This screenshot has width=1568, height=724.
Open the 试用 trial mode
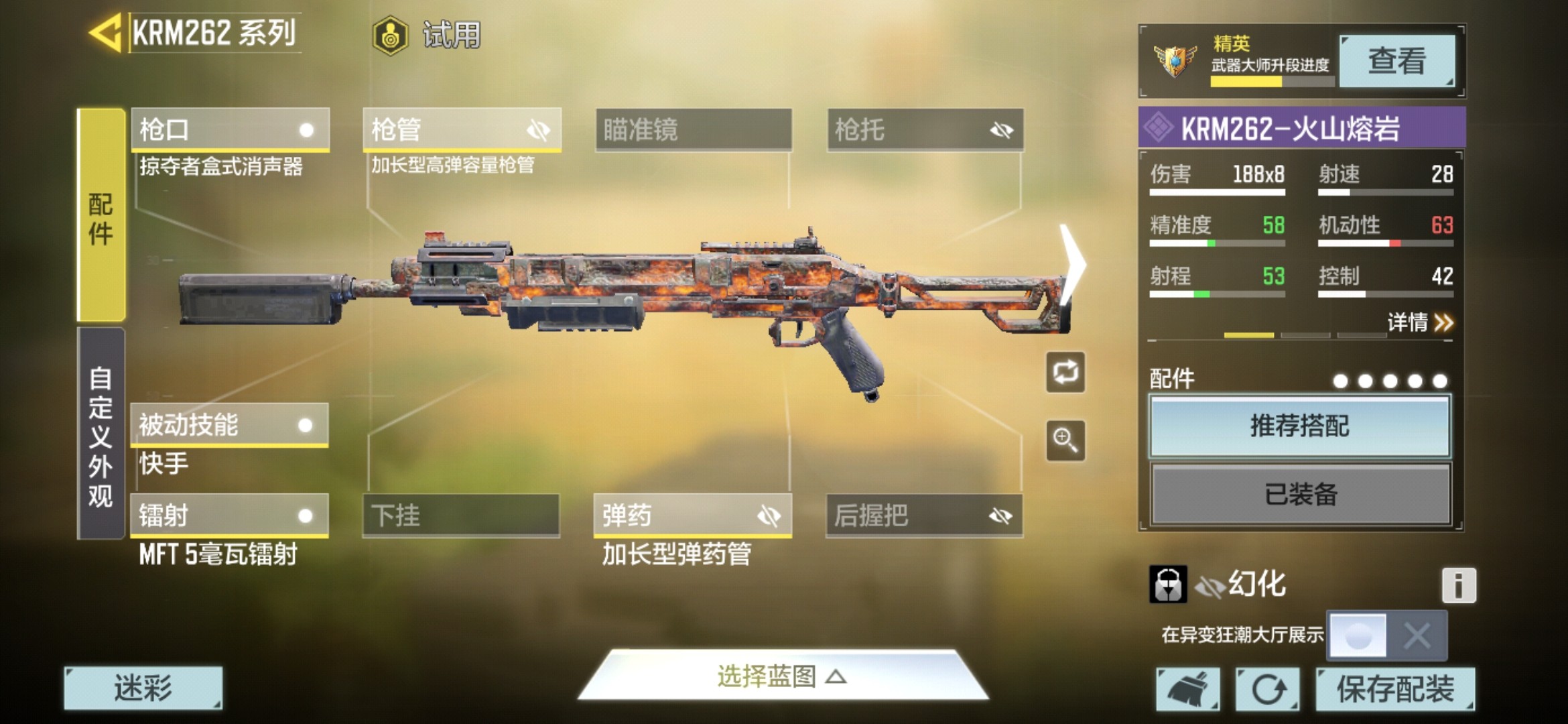[x=428, y=35]
